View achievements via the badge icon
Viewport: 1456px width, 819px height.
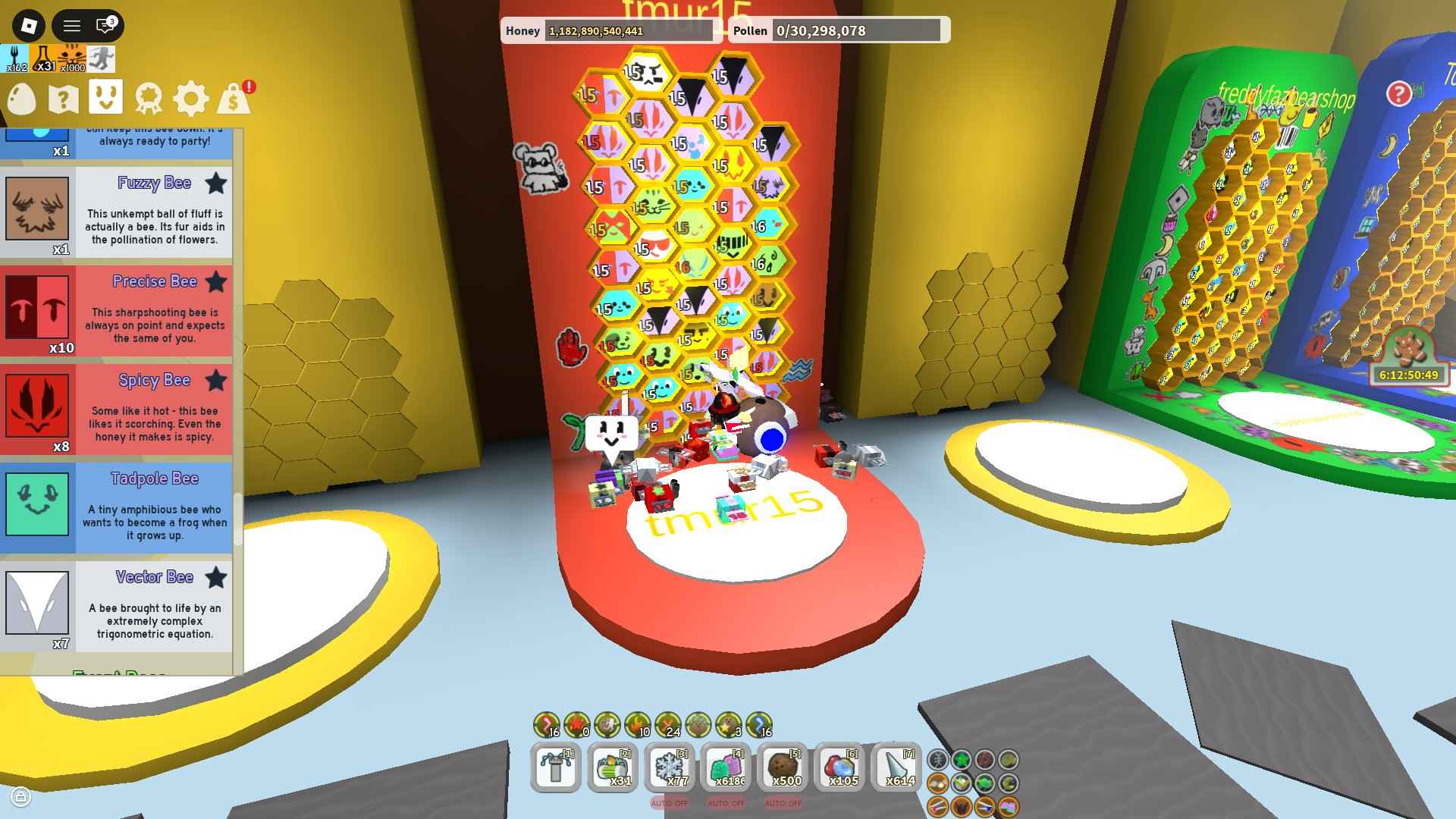pyautogui.click(x=150, y=99)
